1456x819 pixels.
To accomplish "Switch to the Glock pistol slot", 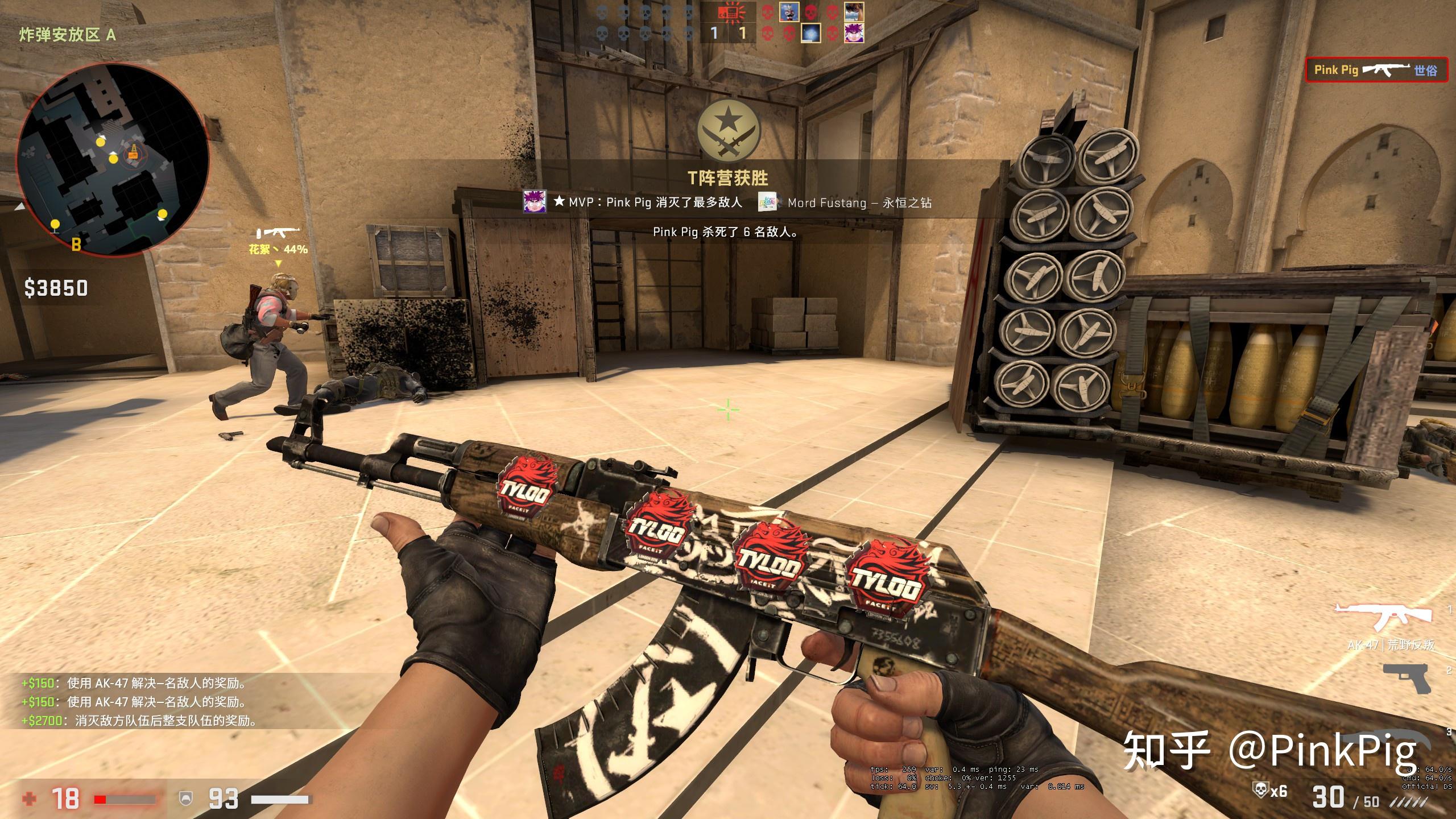I will pyautogui.click(x=1406, y=678).
